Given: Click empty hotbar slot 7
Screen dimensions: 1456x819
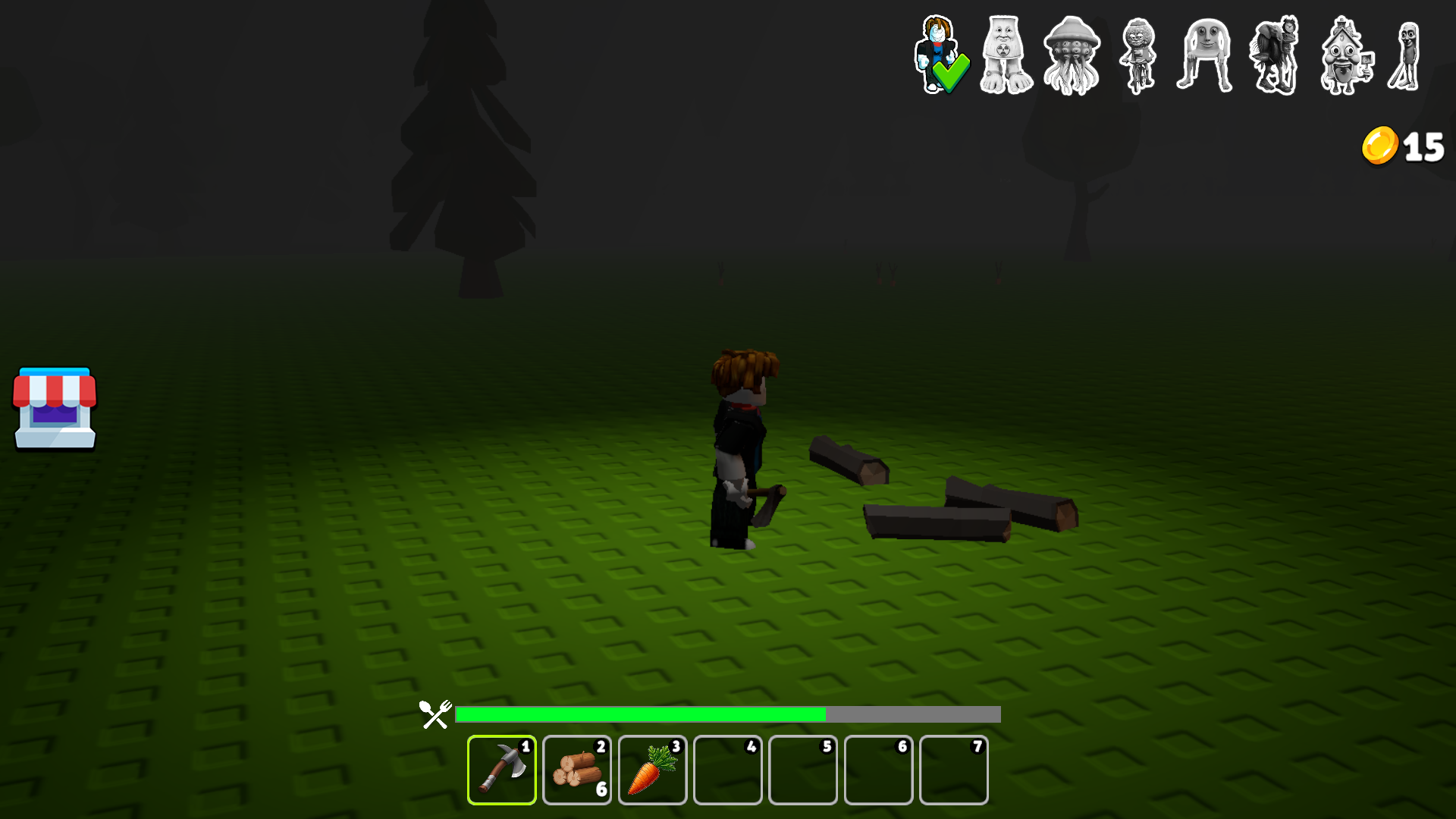Looking at the screenshot, I should 953,770.
